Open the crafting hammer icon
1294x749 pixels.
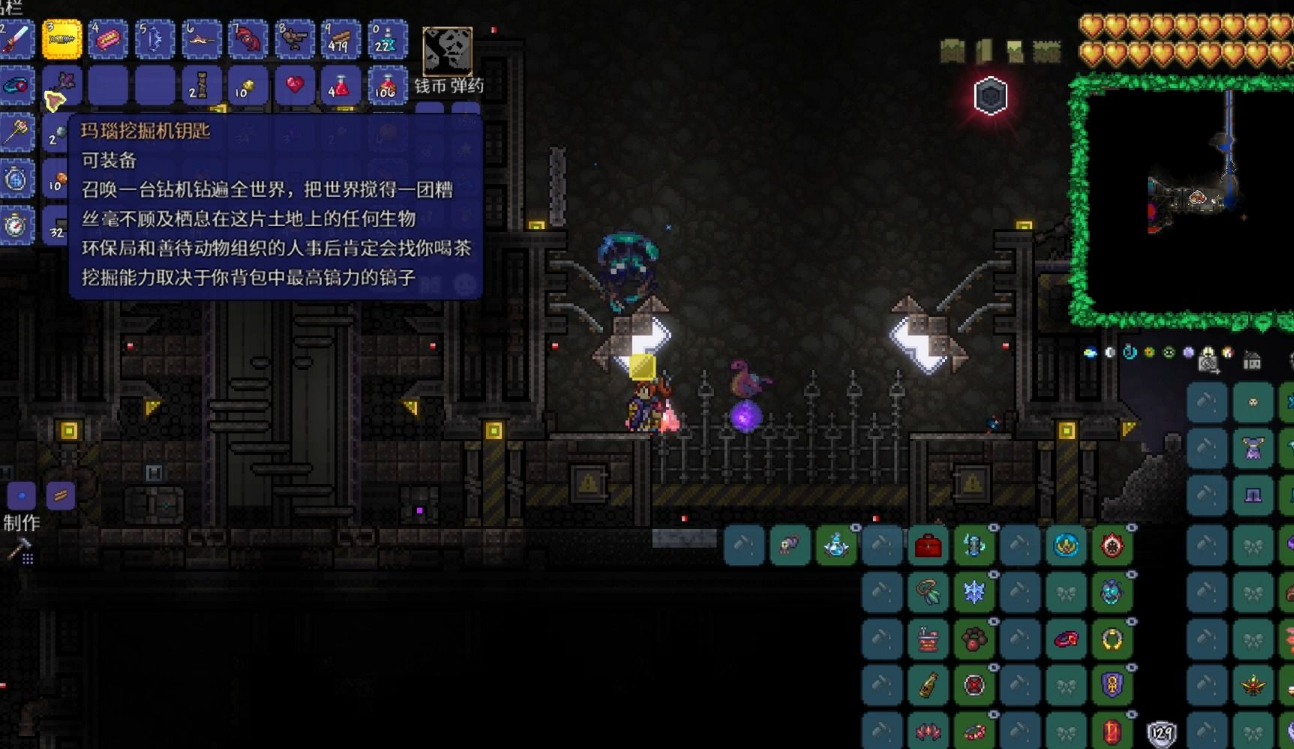pos(19,549)
